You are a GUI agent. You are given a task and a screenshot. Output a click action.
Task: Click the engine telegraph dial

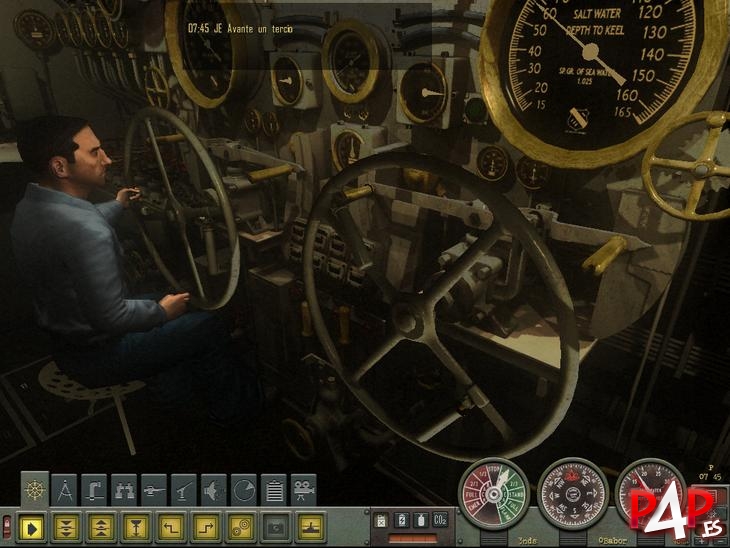pos(492,495)
